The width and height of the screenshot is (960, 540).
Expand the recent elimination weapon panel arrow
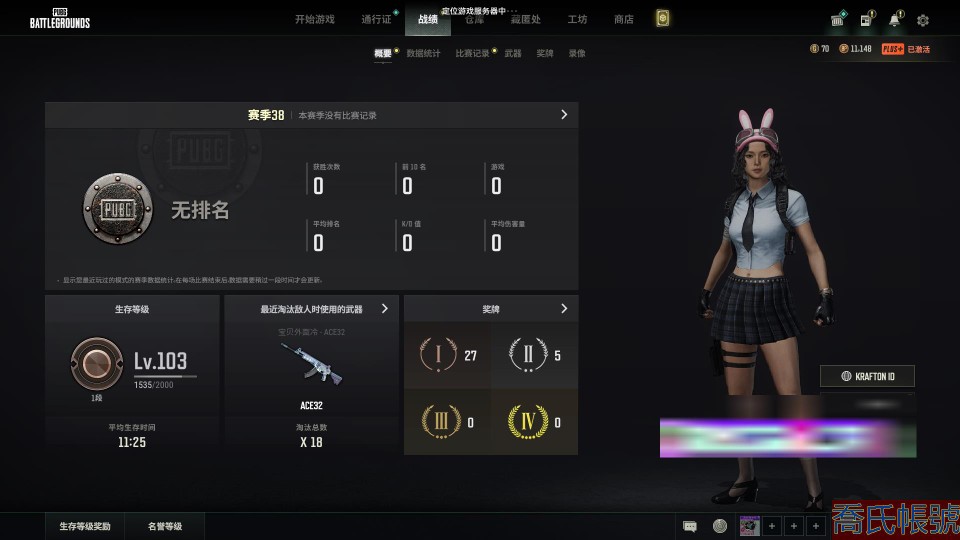pyautogui.click(x=385, y=309)
